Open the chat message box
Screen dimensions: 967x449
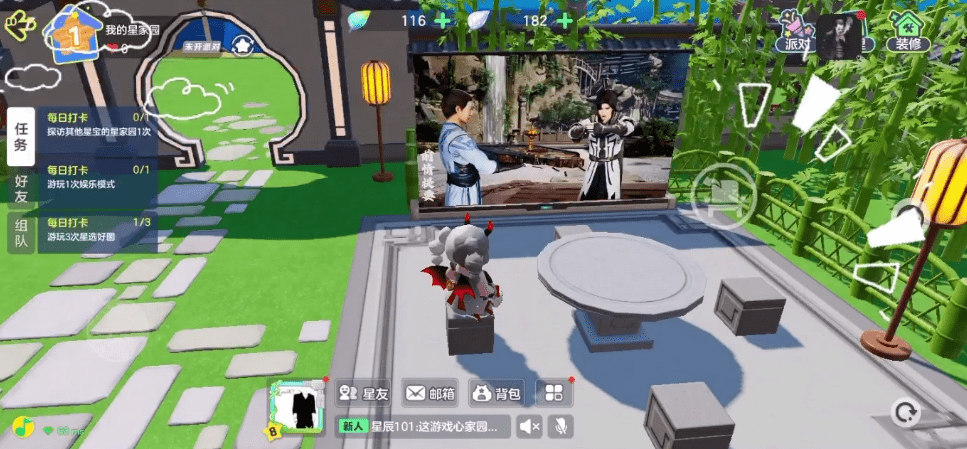(424, 427)
